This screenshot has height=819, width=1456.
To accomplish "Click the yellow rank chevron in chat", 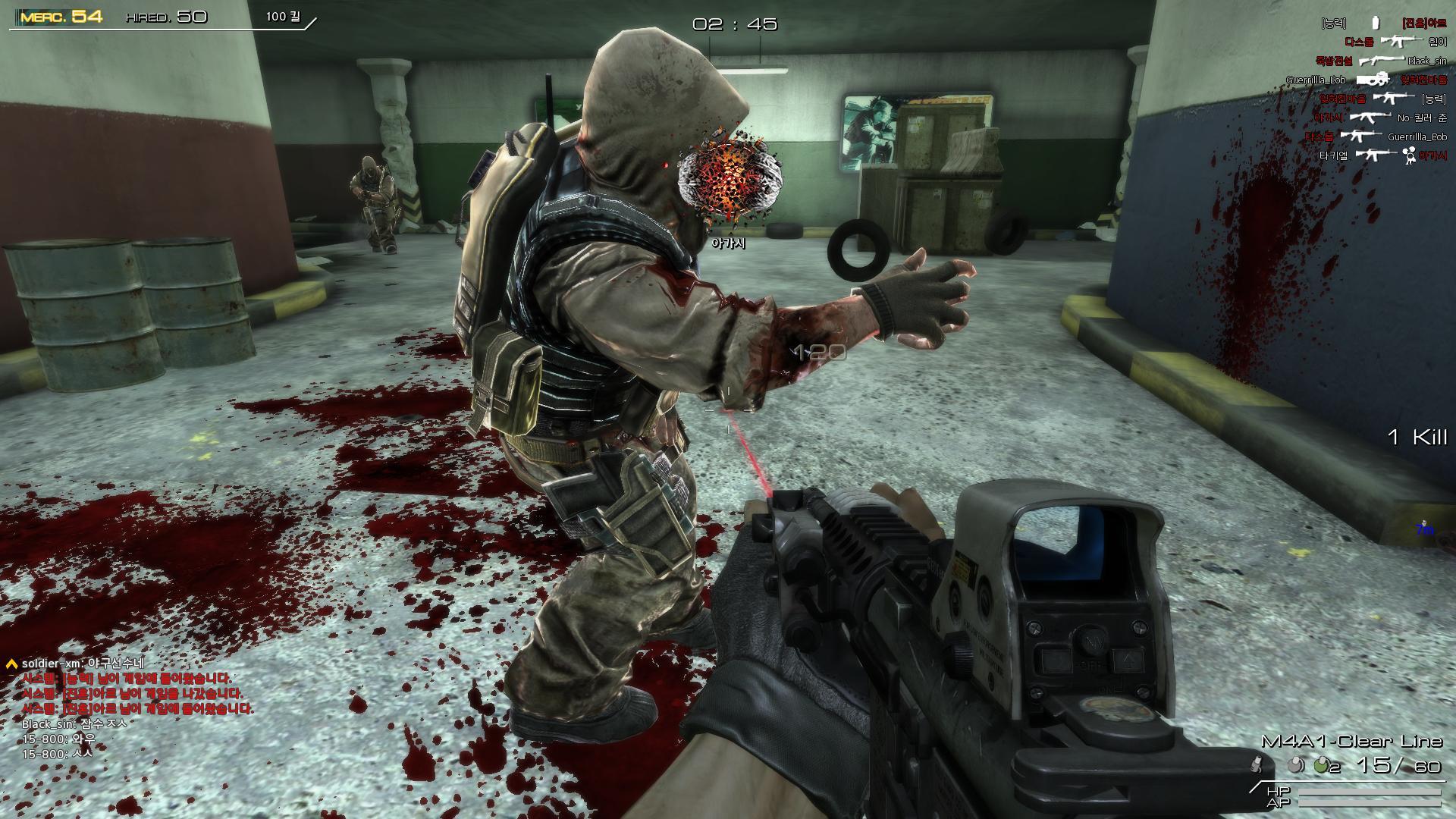I will pyautogui.click(x=11, y=664).
